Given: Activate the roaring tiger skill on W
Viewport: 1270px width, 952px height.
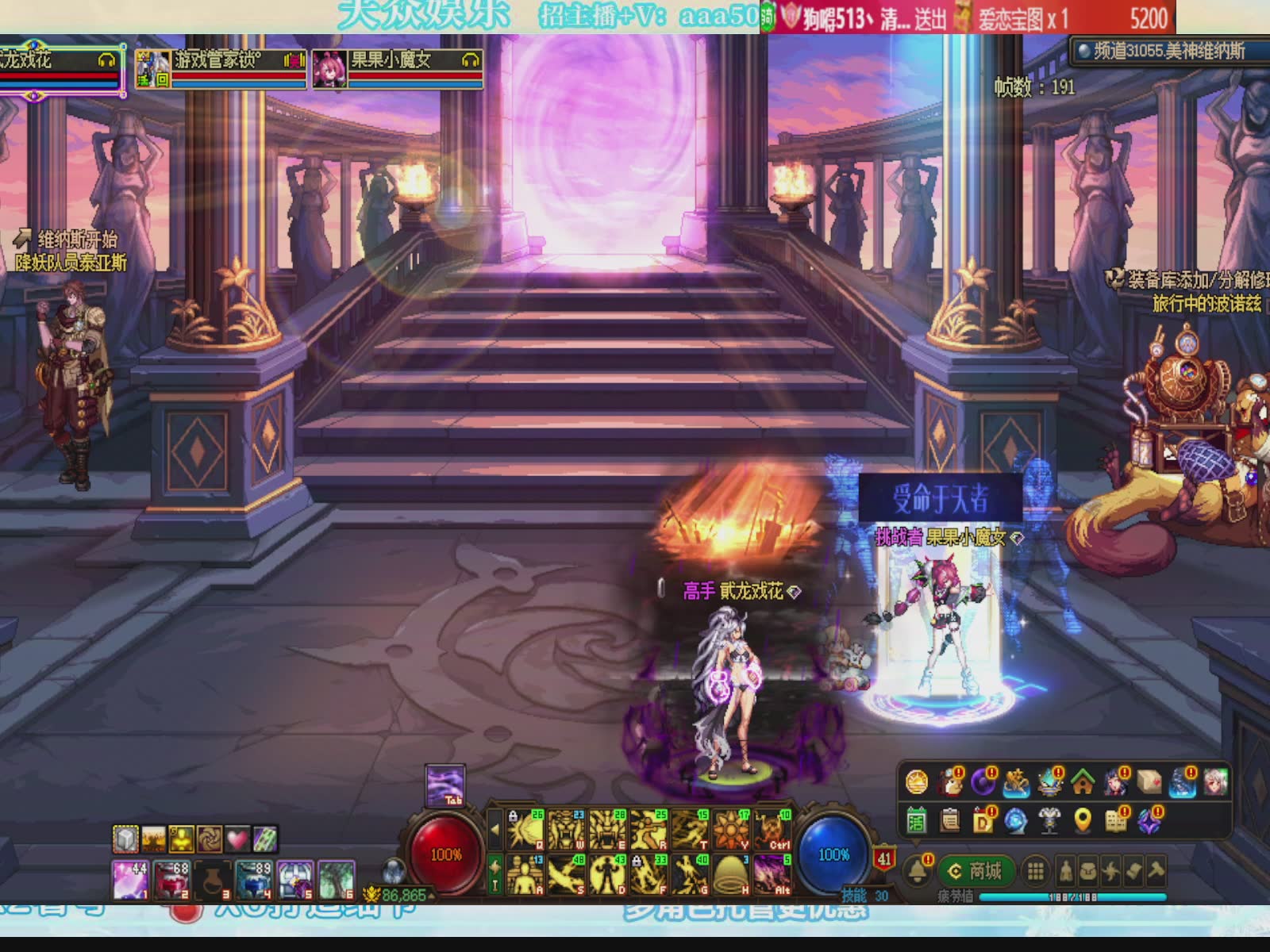Looking at the screenshot, I should (566, 829).
